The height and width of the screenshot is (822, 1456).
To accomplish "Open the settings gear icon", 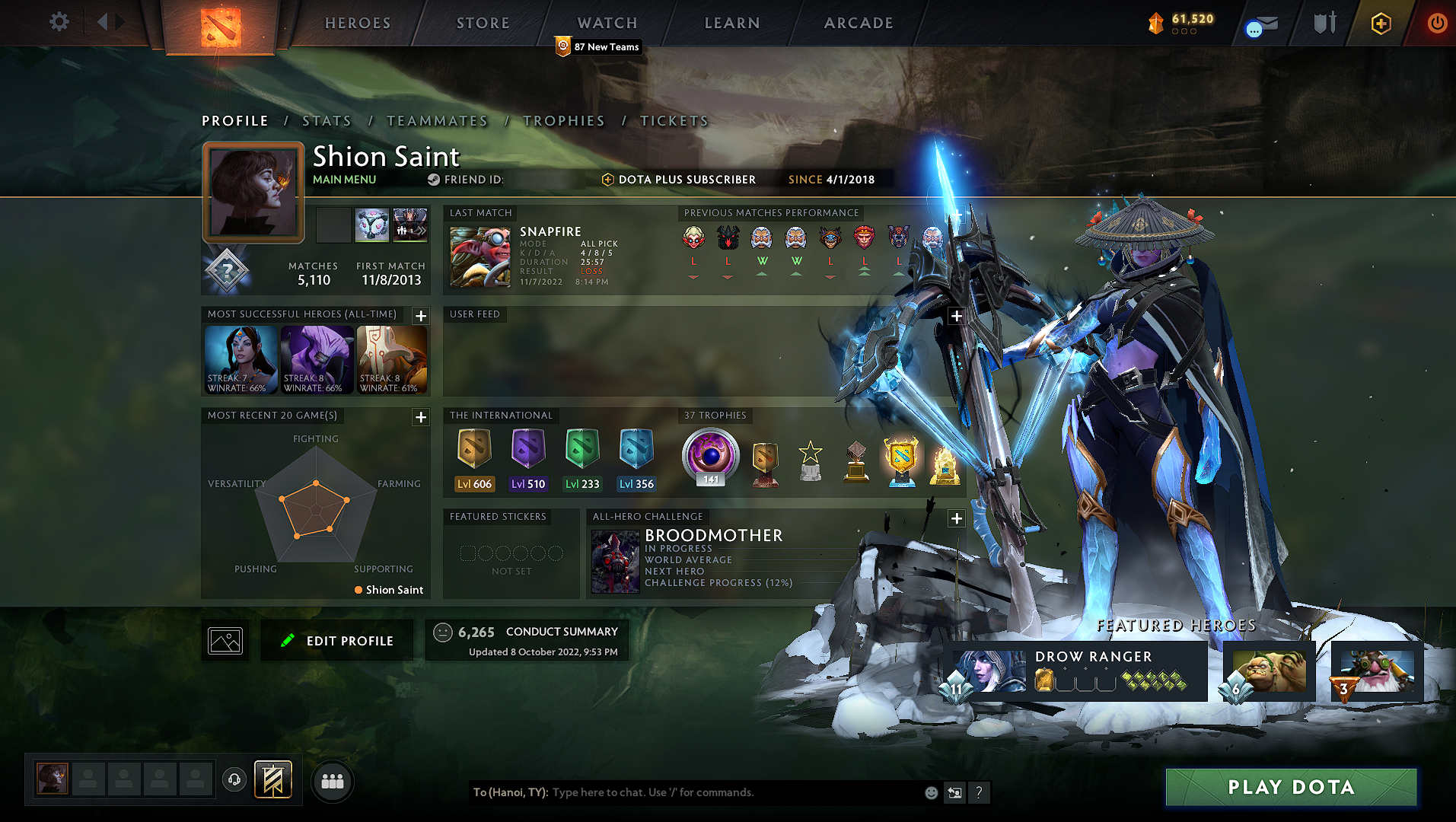I will point(59,22).
